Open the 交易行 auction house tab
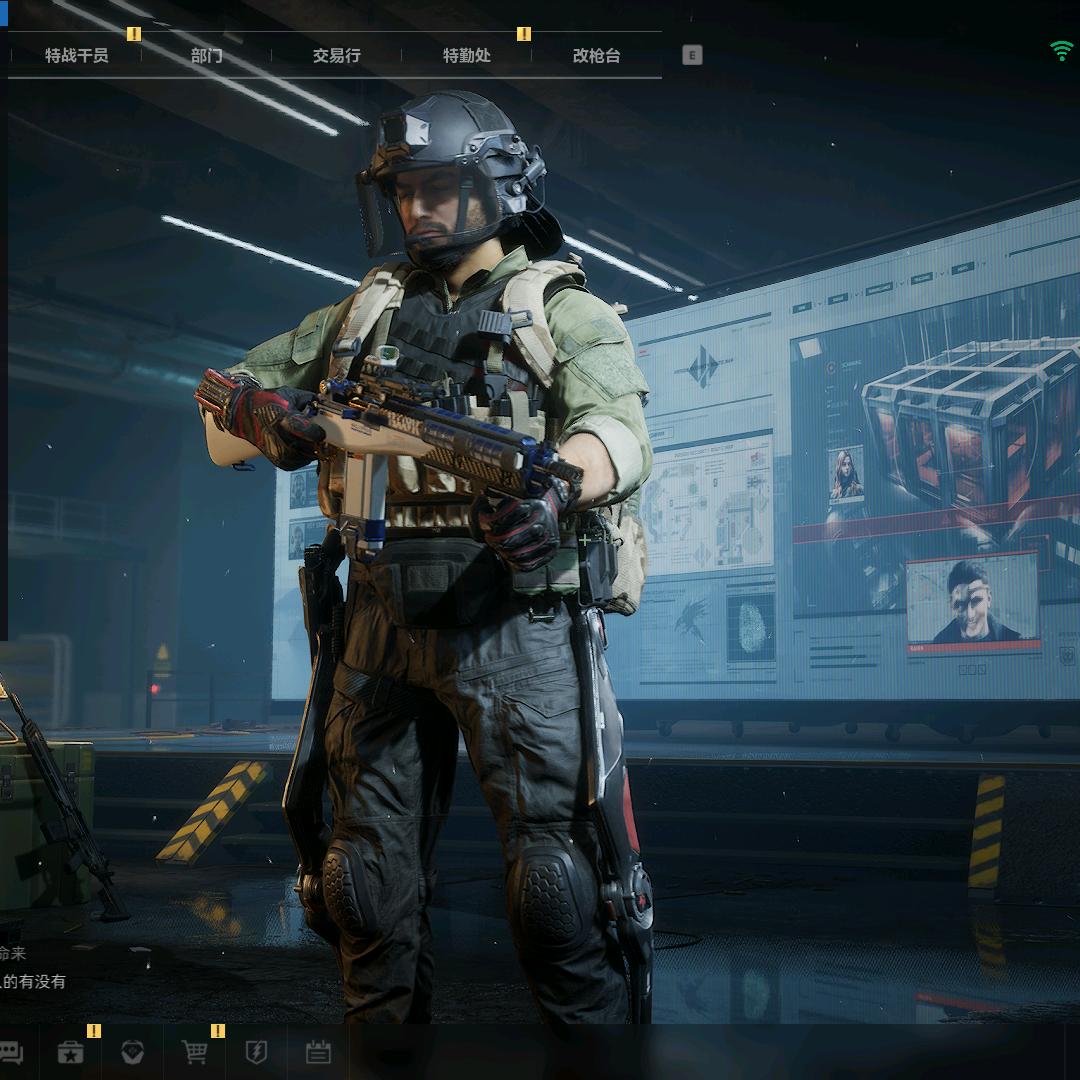 pos(336,56)
